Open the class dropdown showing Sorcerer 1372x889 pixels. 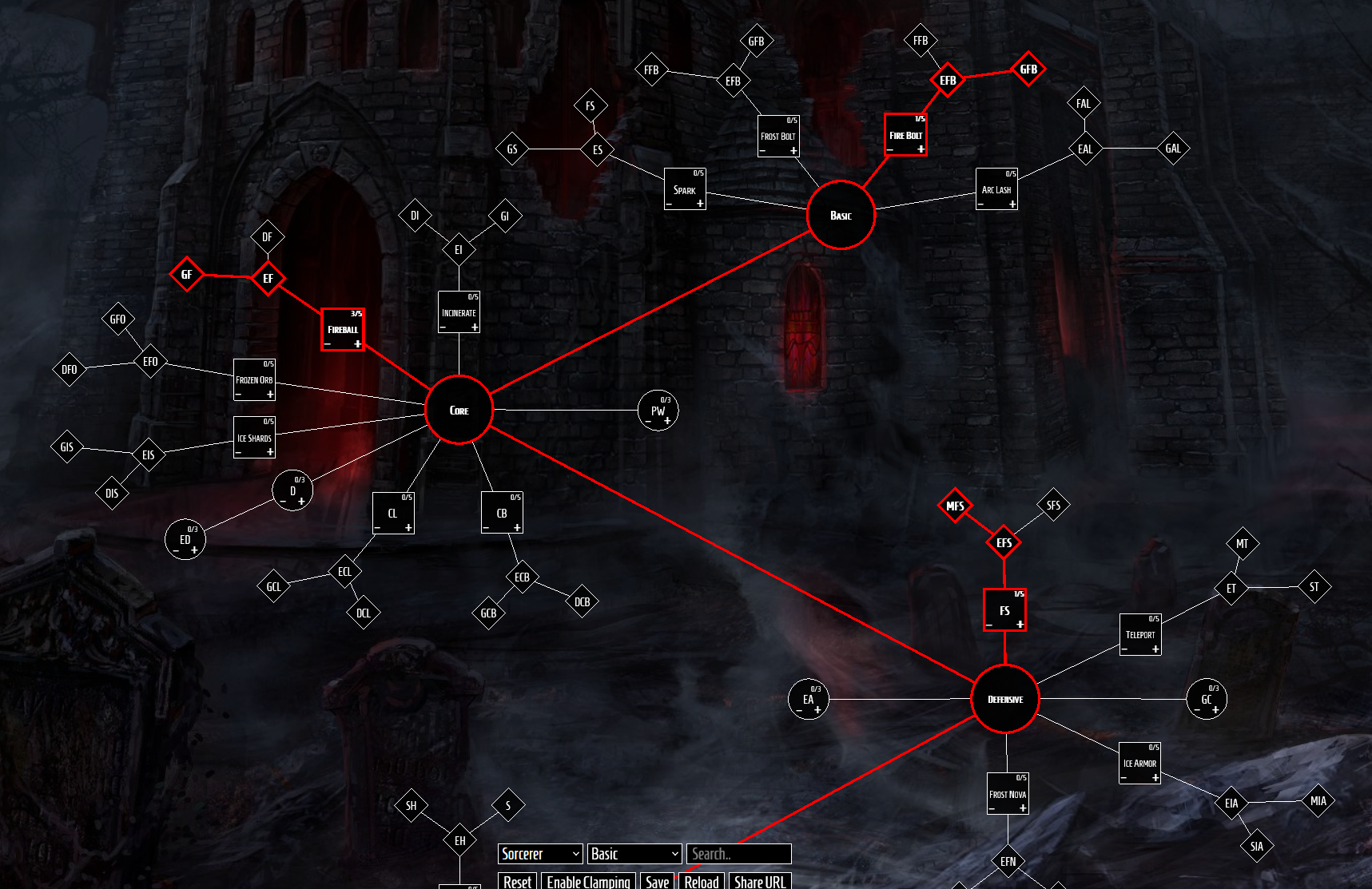click(x=540, y=854)
